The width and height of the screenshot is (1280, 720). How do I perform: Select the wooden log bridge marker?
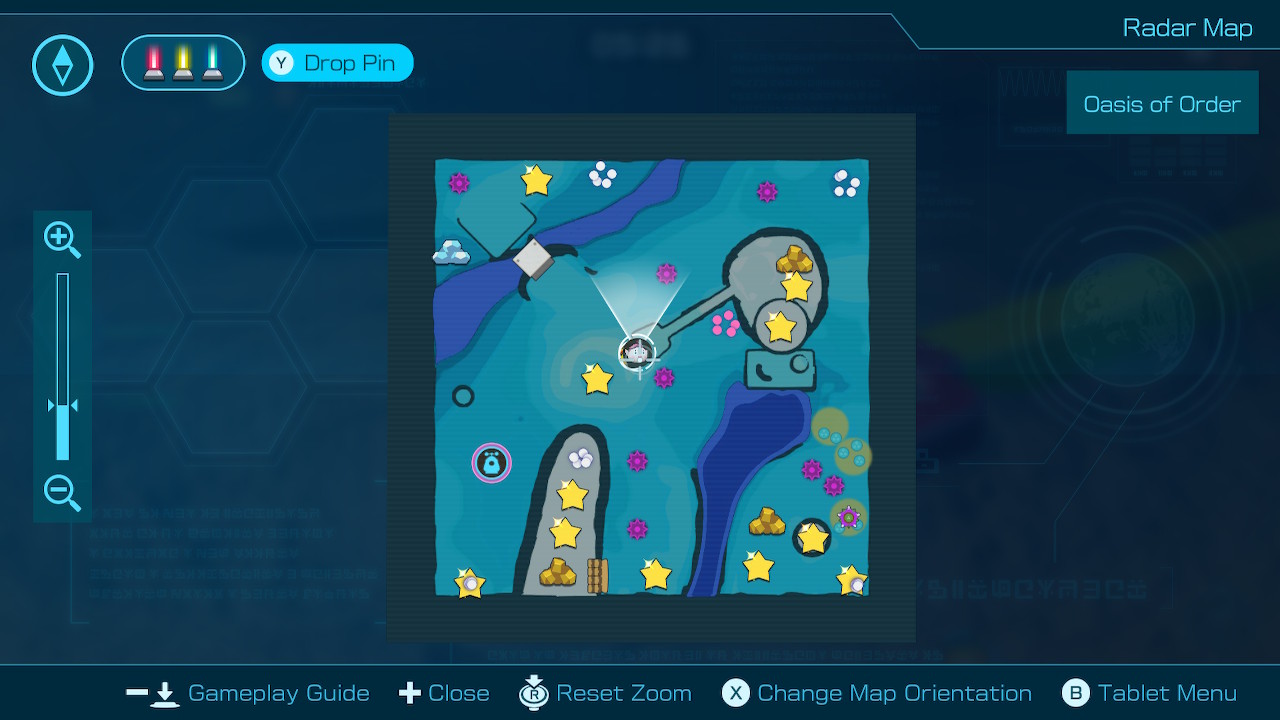597,575
